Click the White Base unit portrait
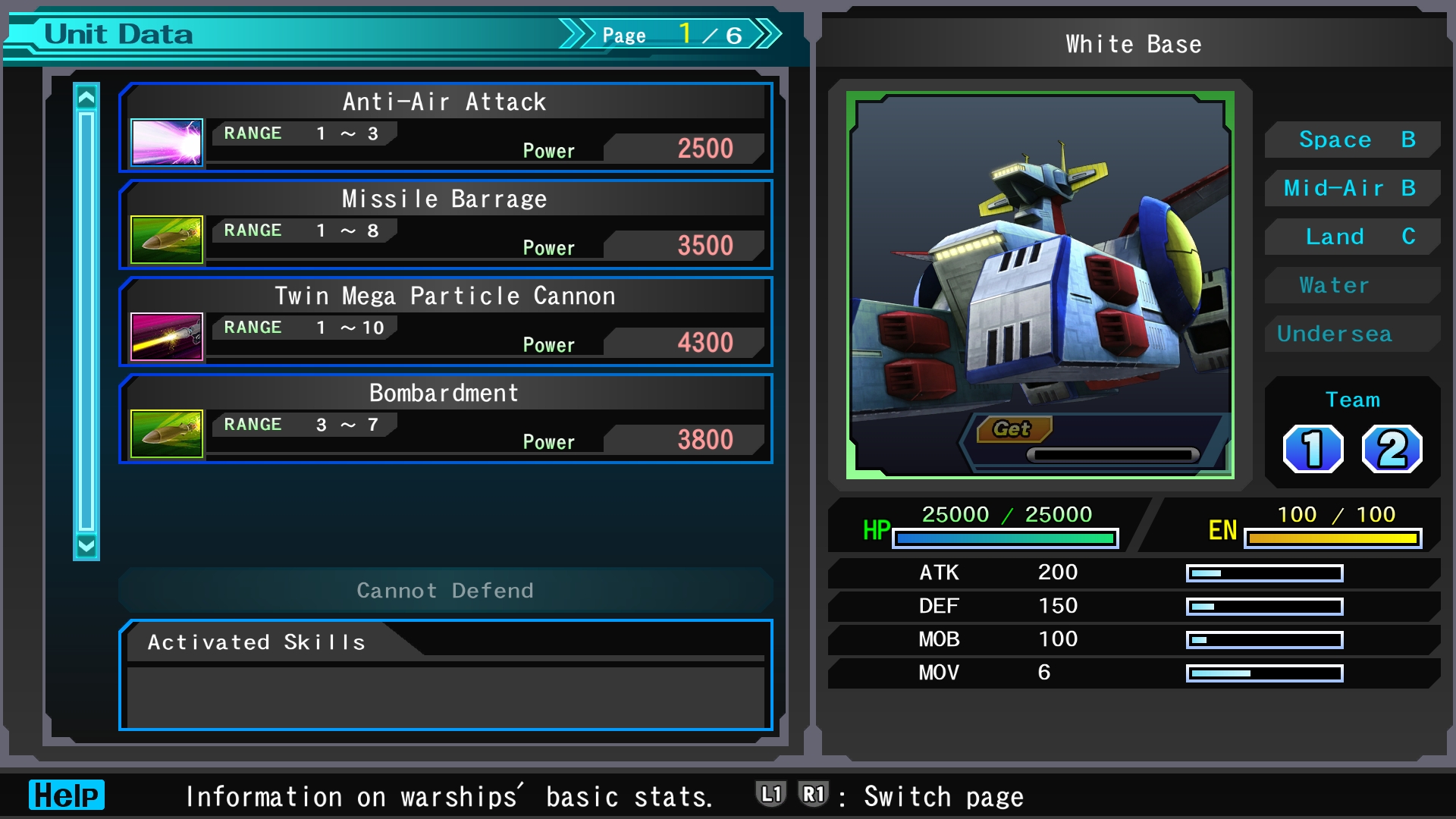1456x819 pixels. [1040, 285]
